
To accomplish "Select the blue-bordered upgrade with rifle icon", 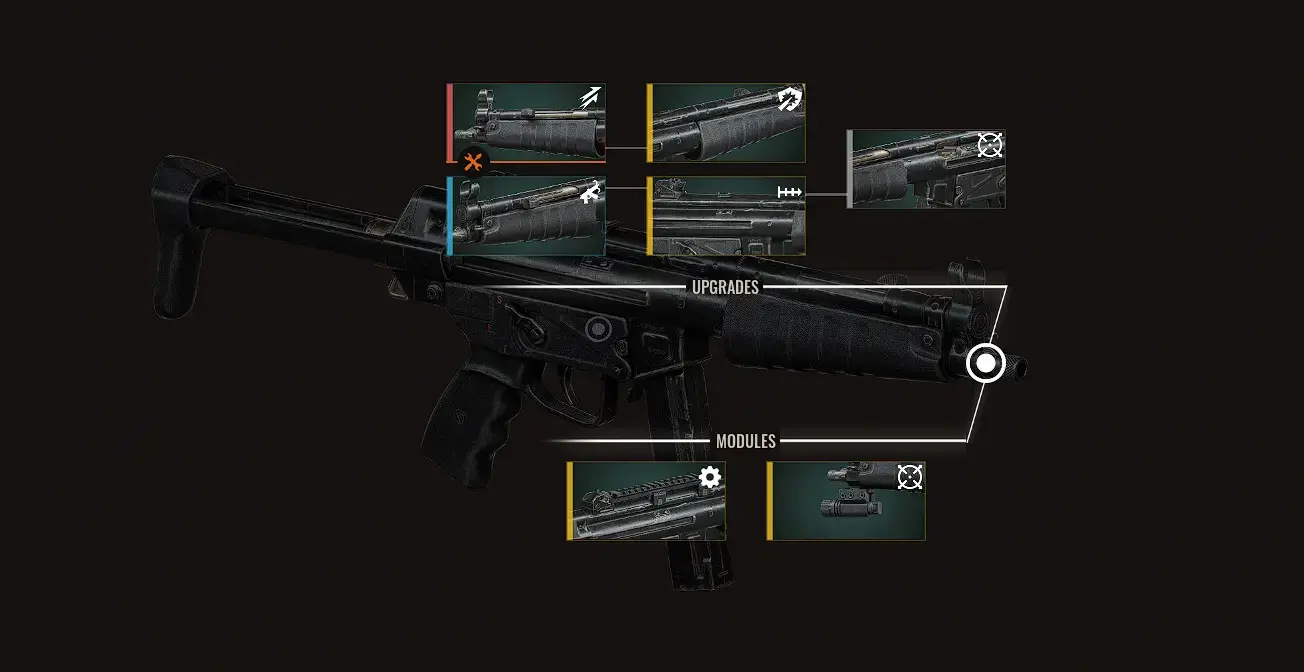I will 527,216.
